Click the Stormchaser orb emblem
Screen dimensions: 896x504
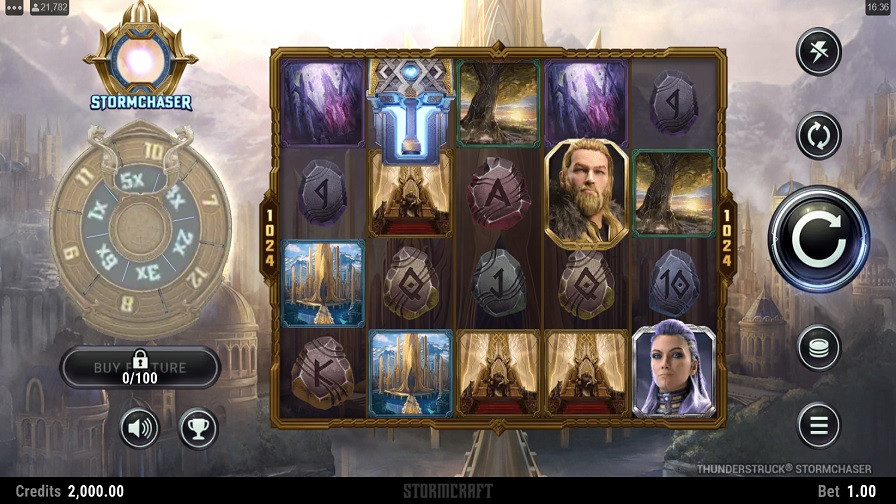(140, 62)
